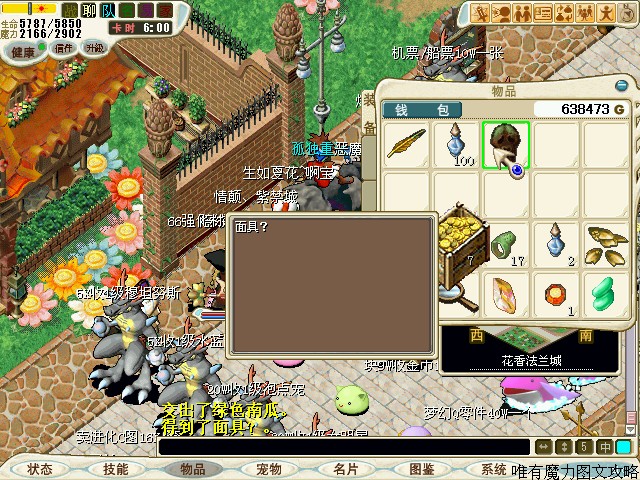The image size is (640, 480).
Task: Choose the blue potion stack of 2
Action: [556, 246]
